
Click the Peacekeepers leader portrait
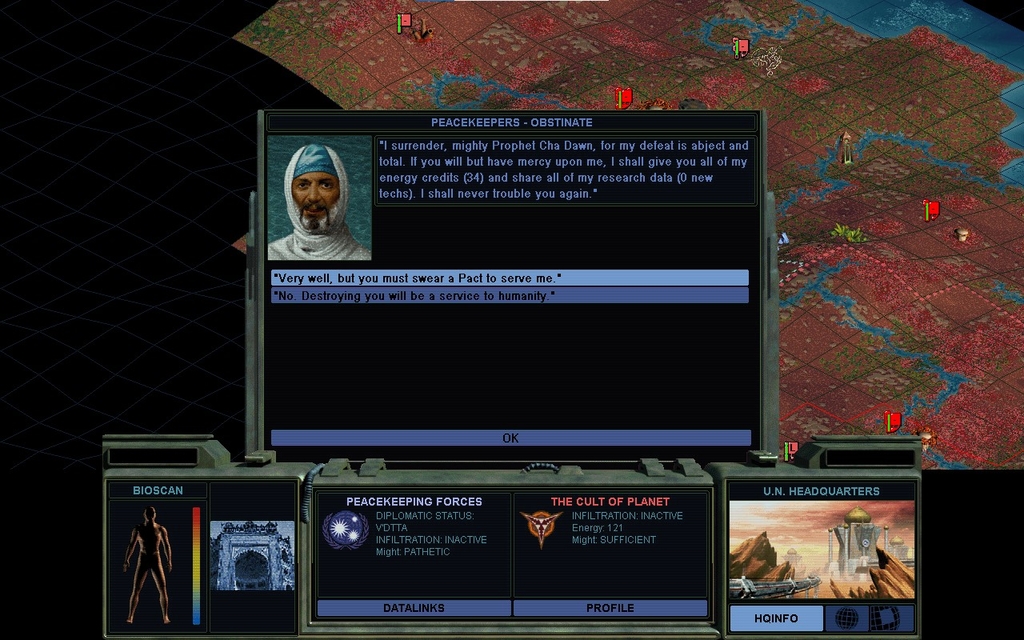(x=319, y=198)
